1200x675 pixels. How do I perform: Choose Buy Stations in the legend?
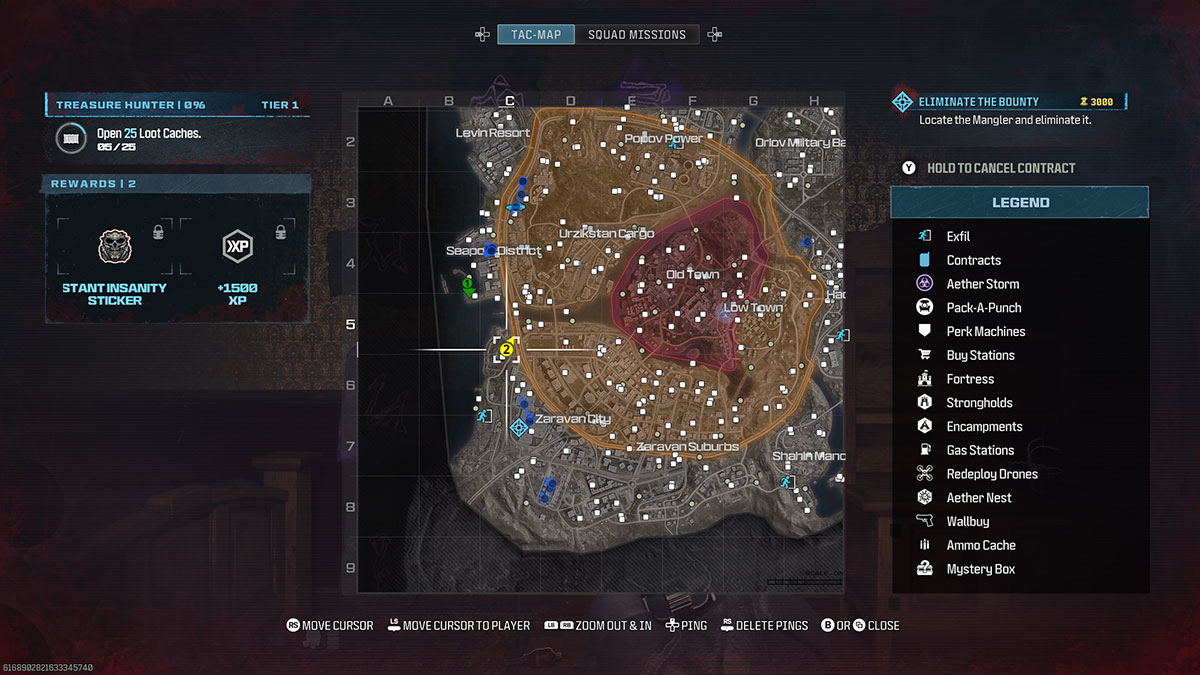(980, 356)
